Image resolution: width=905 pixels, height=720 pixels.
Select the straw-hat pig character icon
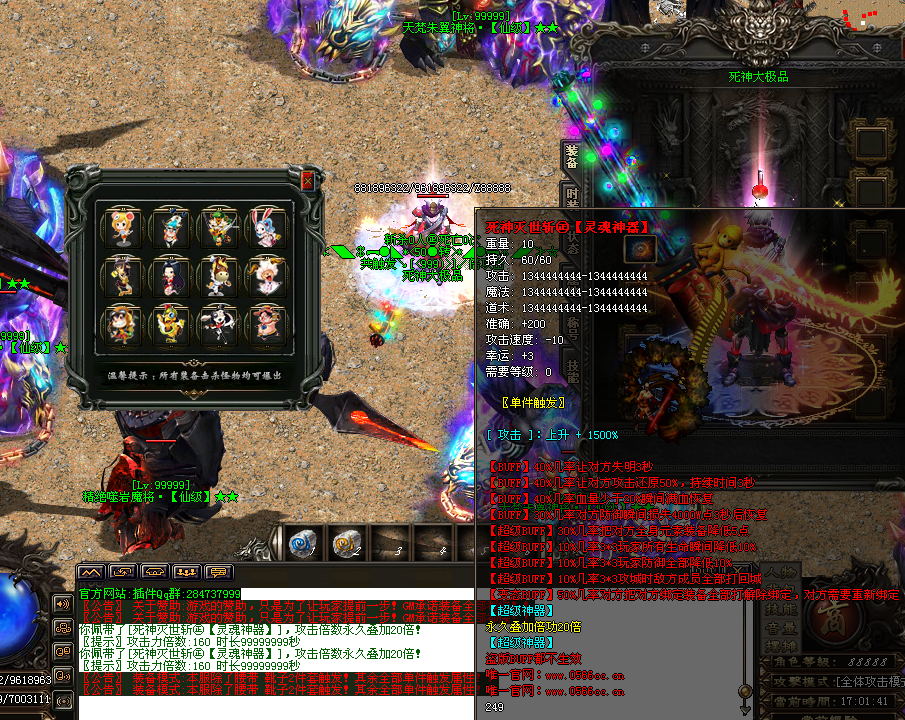pos(266,323)
